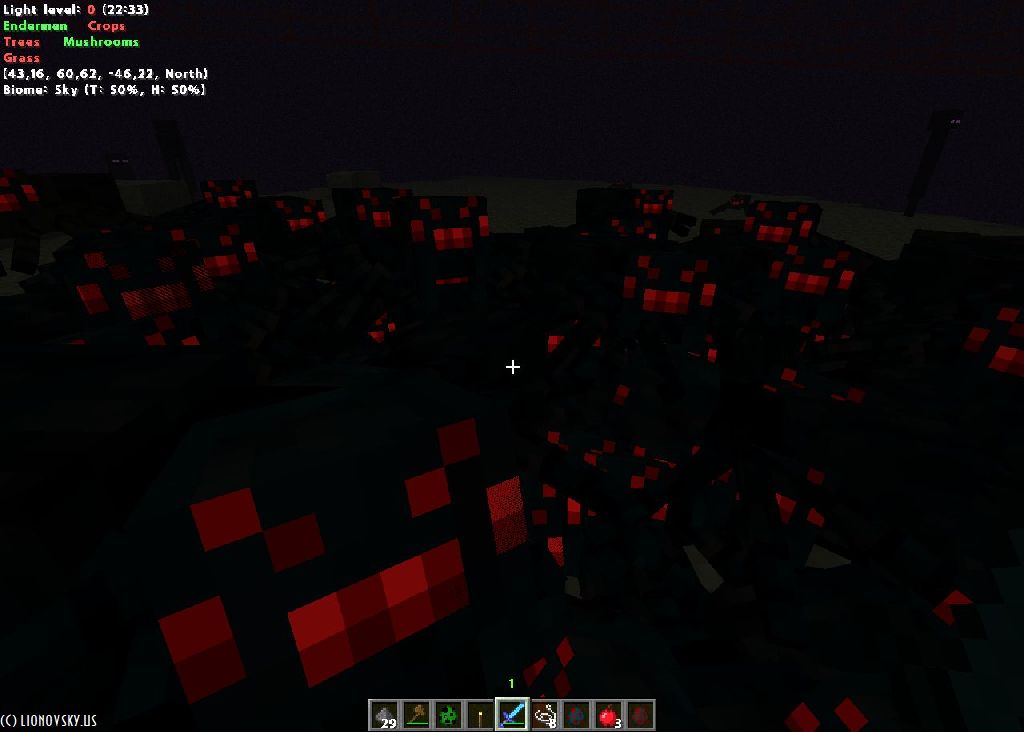Choose the red apple stack slot

pyautogui.click(x=608, y=715)
